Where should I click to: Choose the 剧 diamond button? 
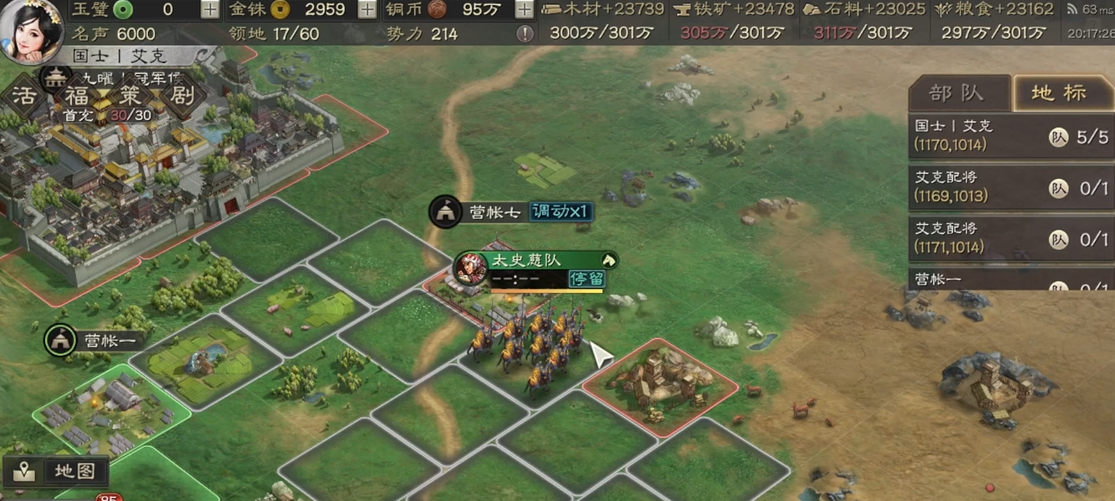pos(181,97)
